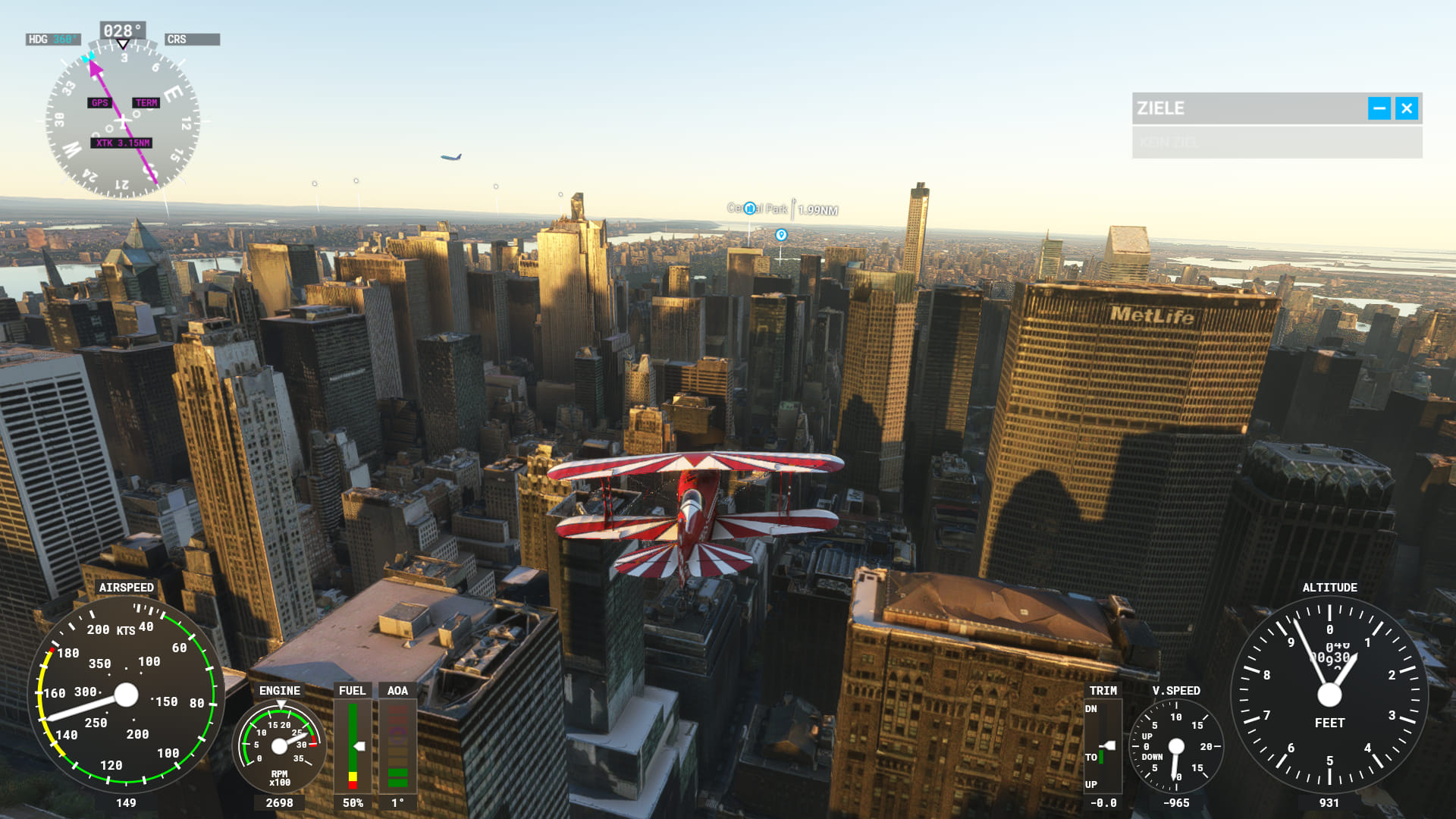Select the Central Park point-of-interest marker
The height and width of the screenshot is (819, 1456).
click(x=750, y=209)
